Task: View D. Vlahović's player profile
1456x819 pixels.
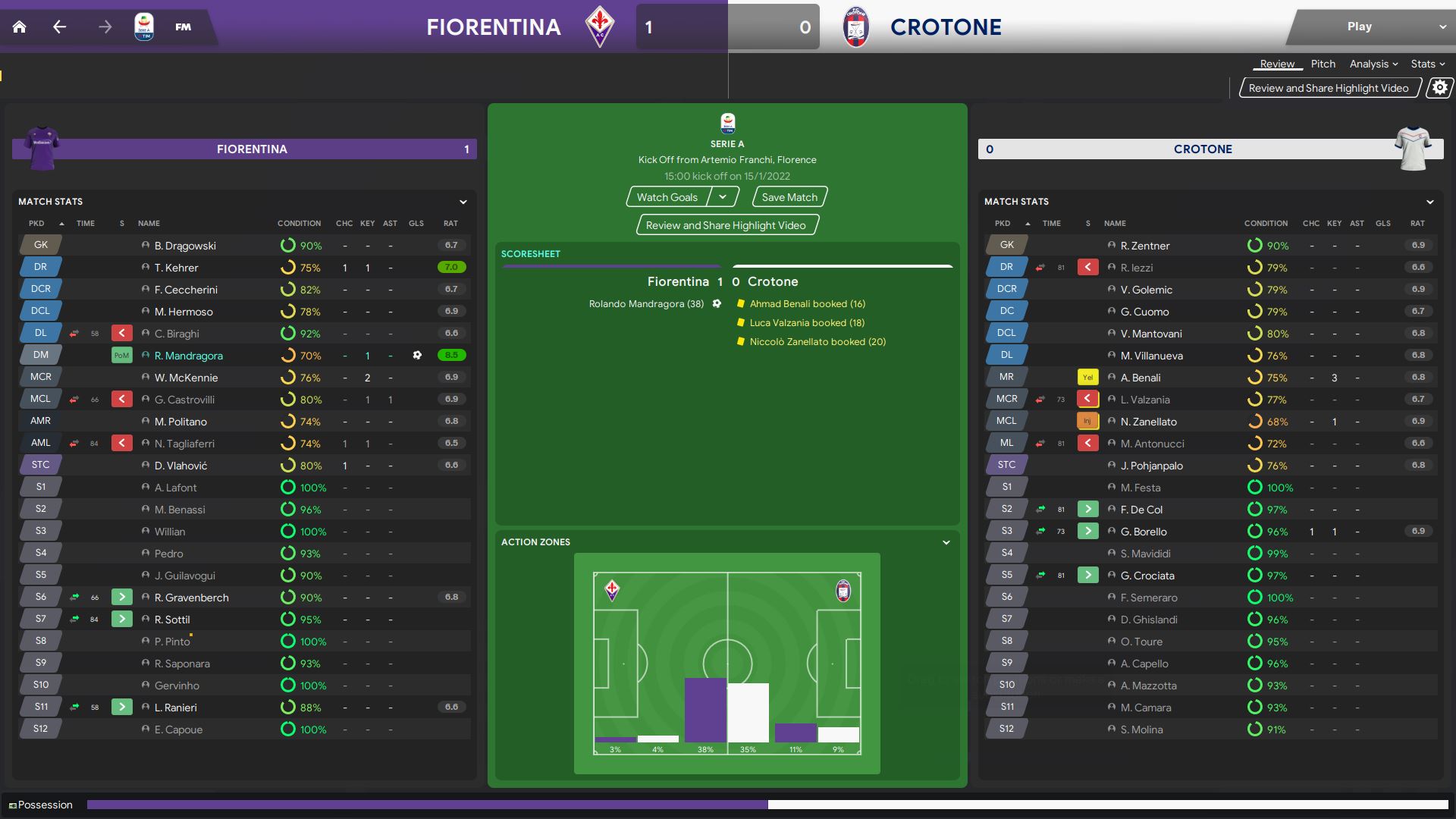Action: (x=180, y=466)
